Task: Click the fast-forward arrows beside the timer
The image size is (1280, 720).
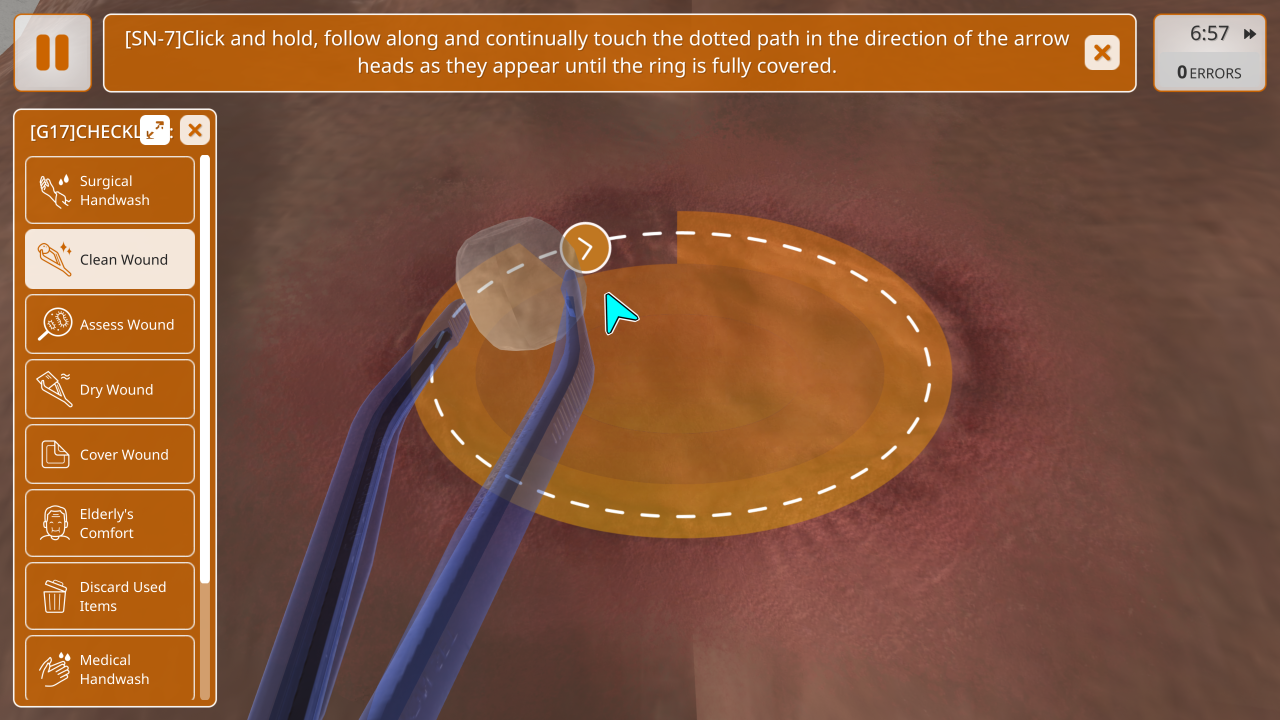Action: pos(1250,34)
